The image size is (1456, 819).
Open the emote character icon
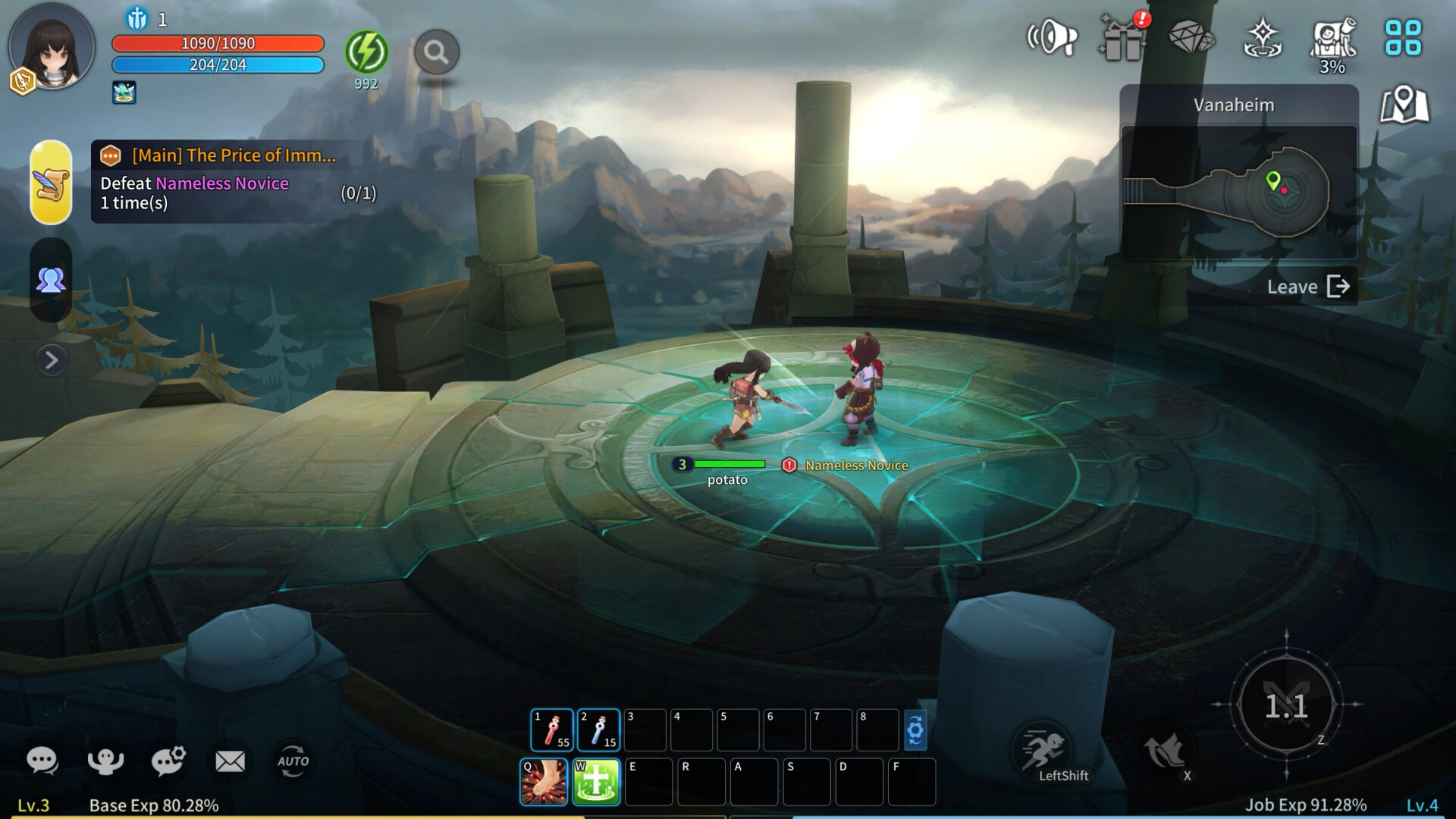click(x=108, y=761)
